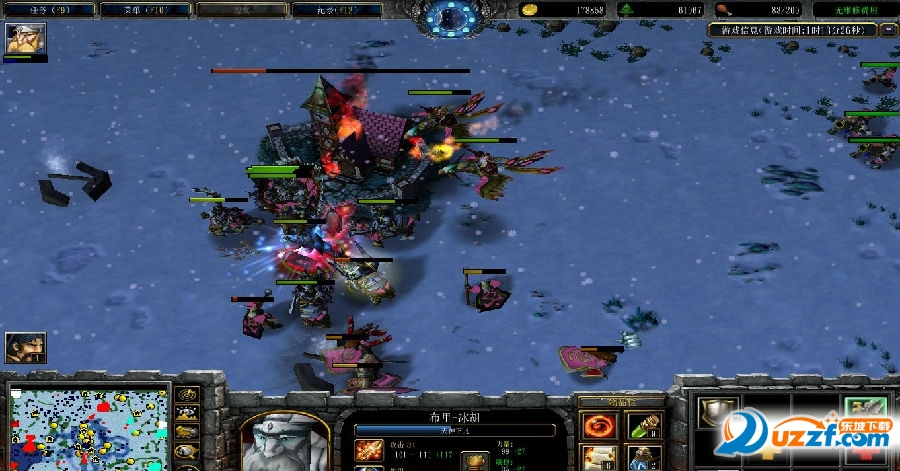This screenshot has width=900, height=471.
Task: Use the red swirl orb inventory item
Action: pos(599,426)
